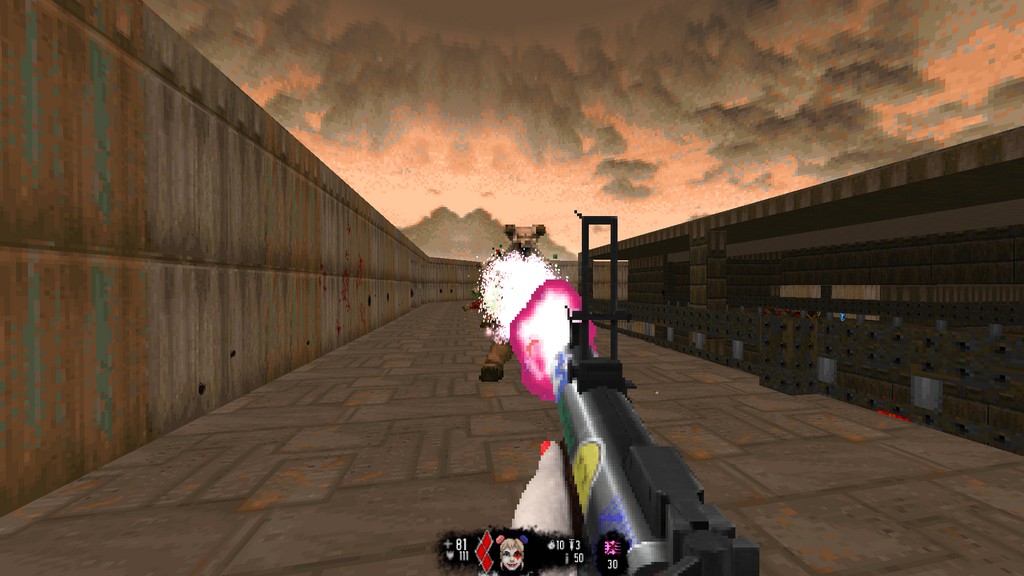Select the grenade inventory icon
Viewport: 1024px width, 576px height.
551,545
